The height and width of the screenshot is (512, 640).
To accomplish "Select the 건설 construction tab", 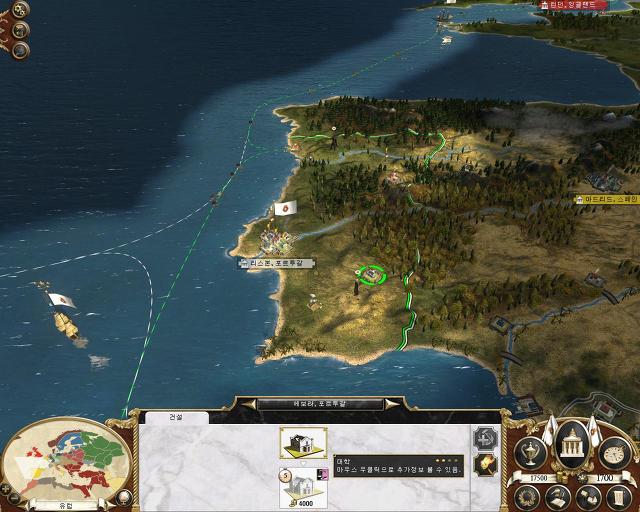I will [175, 417].
